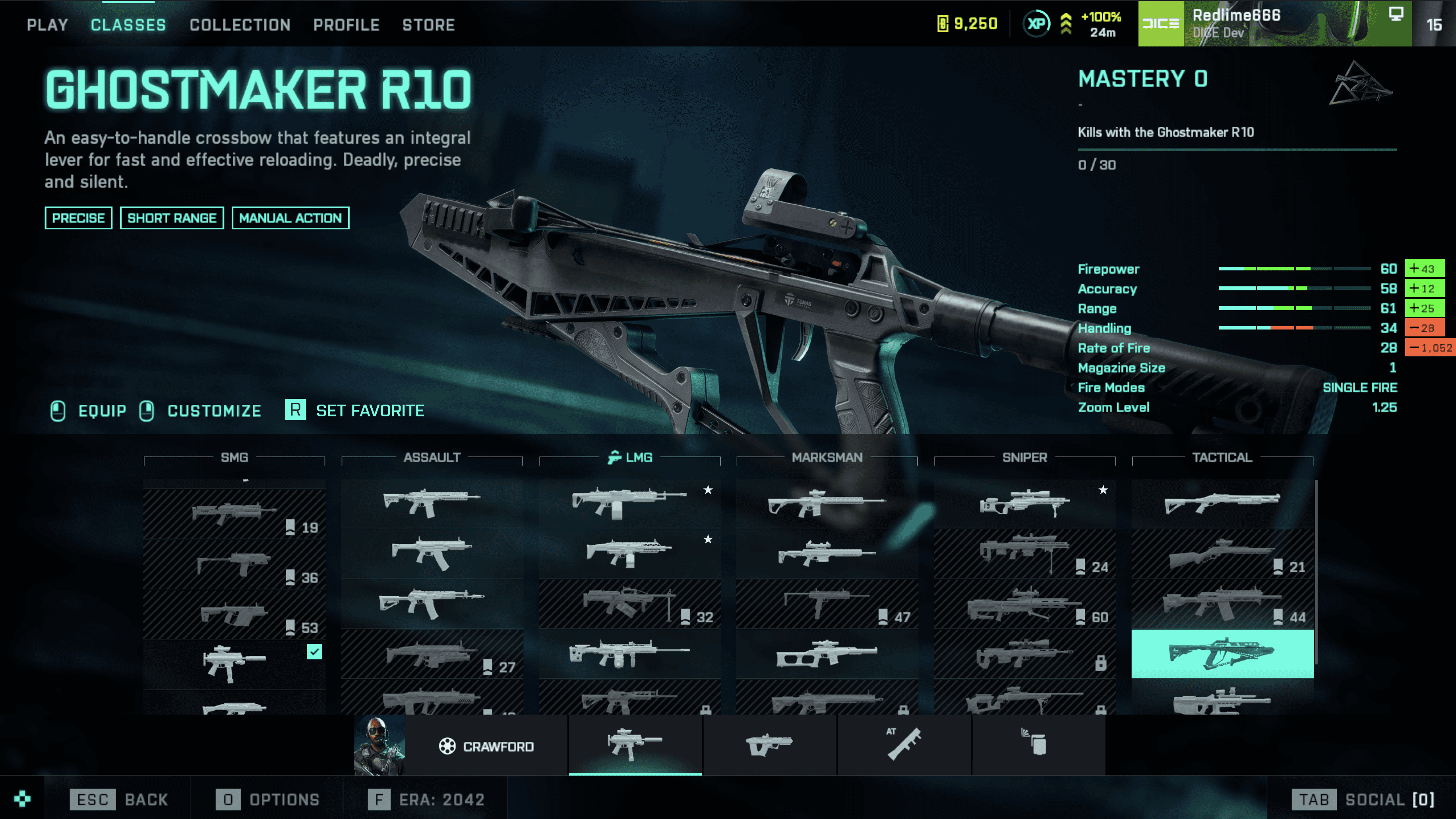This screenshot has width=1456, height=819.
Task: Switch to the Collection tab
Action: click(240, 25)
